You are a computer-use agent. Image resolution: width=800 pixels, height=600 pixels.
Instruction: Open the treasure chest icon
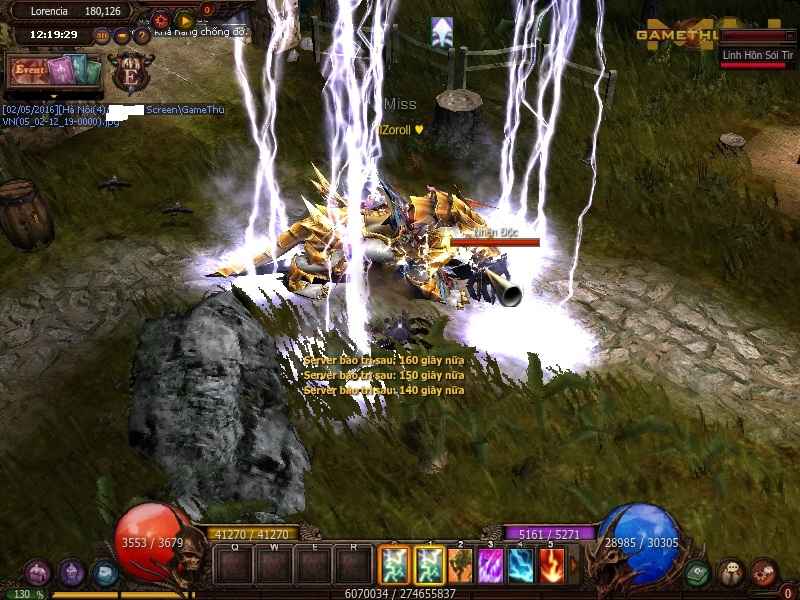[x=38, y=573]
